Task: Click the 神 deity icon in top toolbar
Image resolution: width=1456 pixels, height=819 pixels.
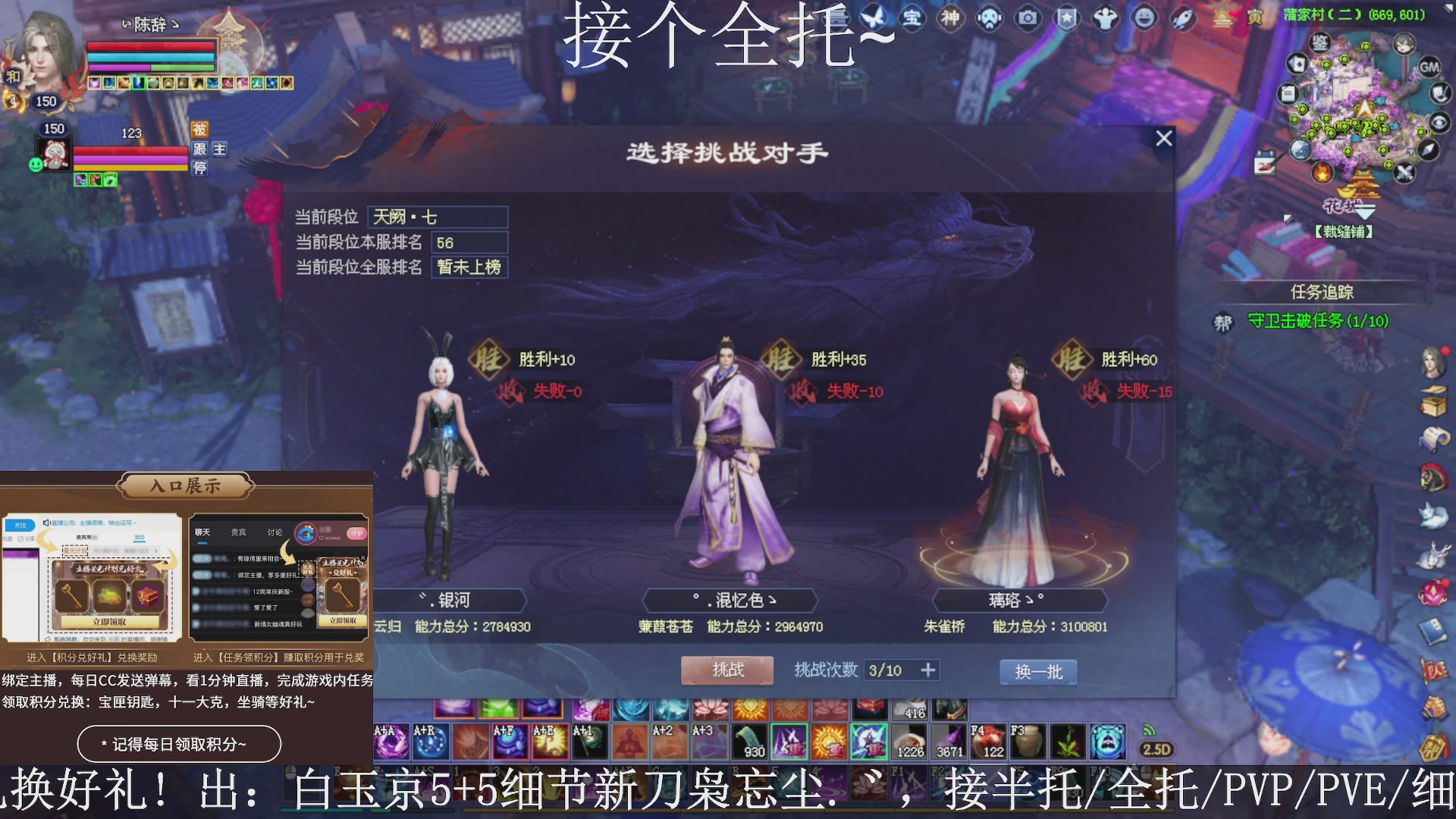Action: click(950, 18)
